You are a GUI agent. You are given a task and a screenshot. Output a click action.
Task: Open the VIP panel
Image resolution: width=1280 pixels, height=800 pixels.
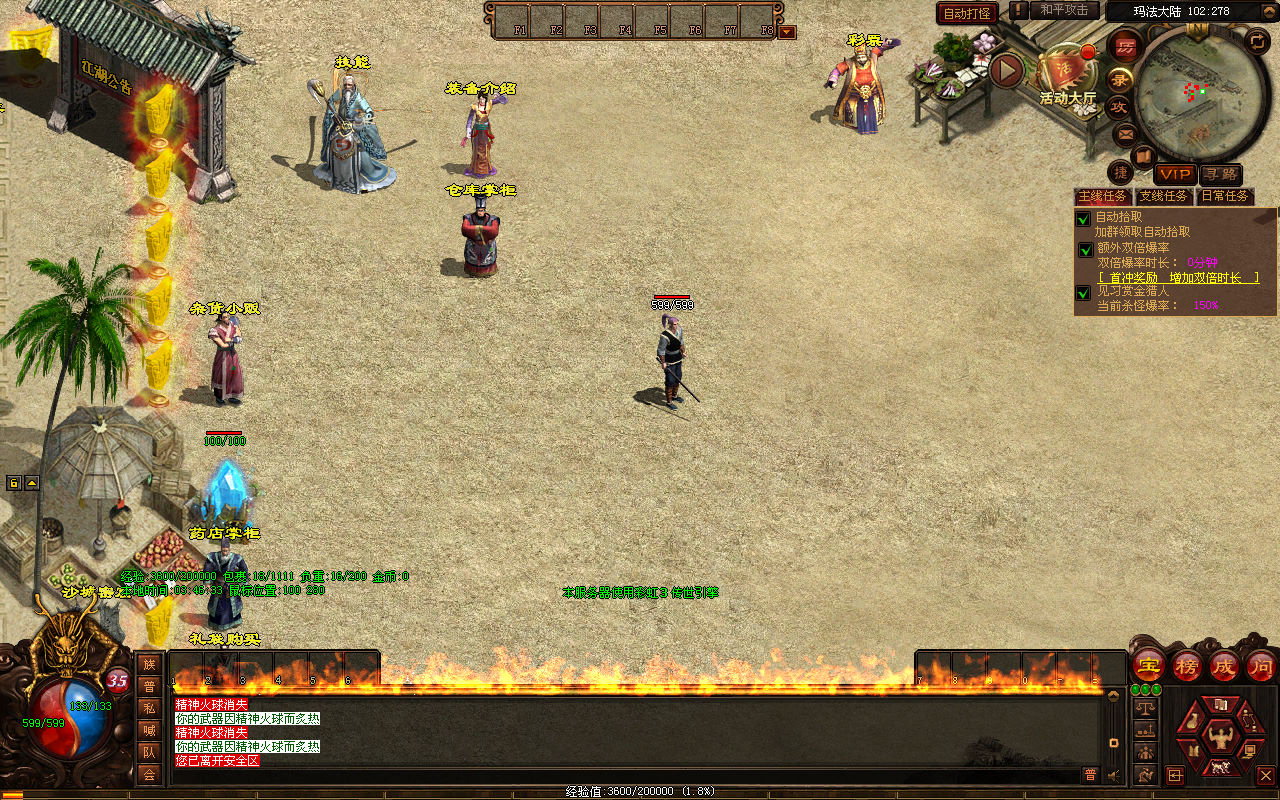1175,175
